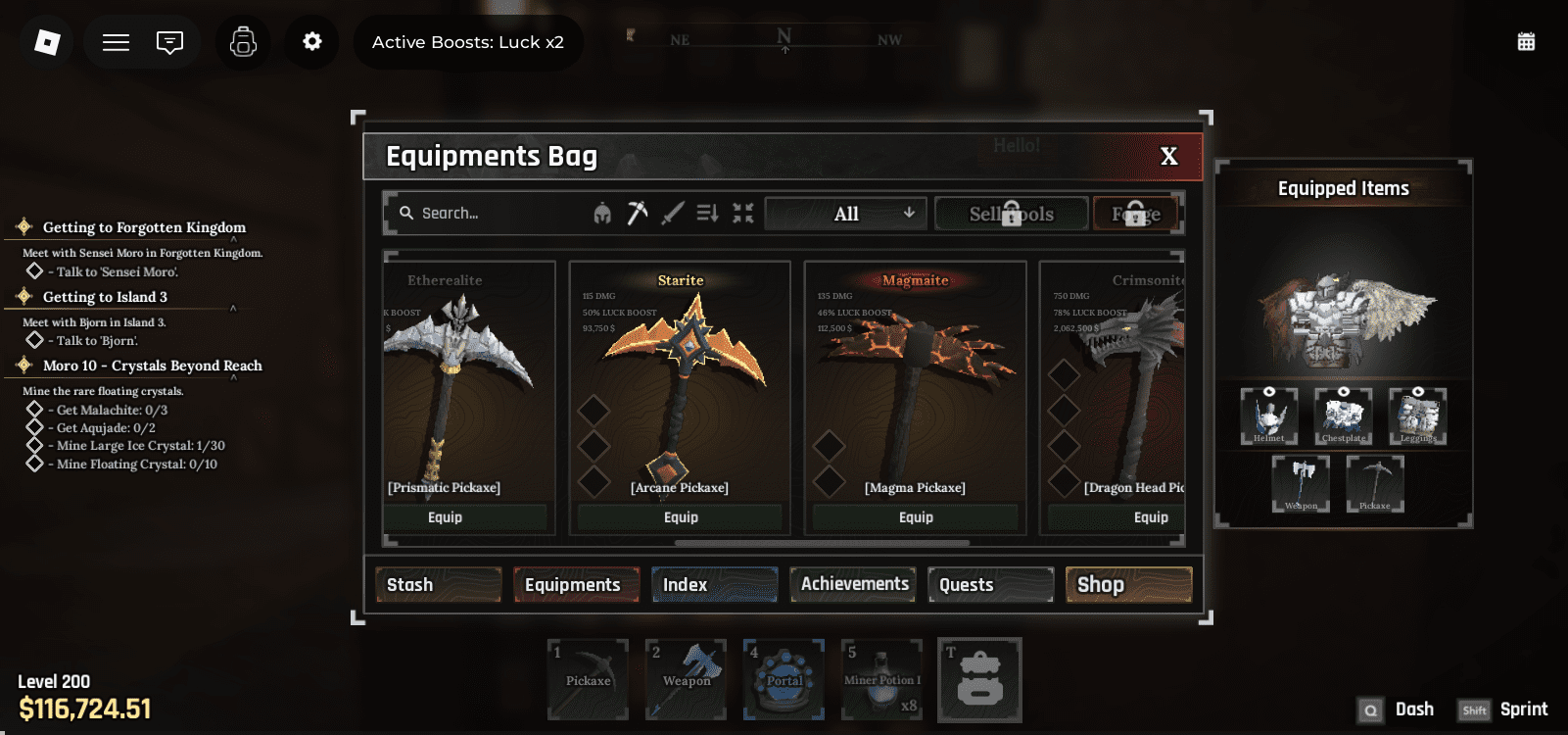Viewport: 1568px width, 735px height.
Task: Equip the Prismatic Pickaxe
Action: [x=446, y=517]
